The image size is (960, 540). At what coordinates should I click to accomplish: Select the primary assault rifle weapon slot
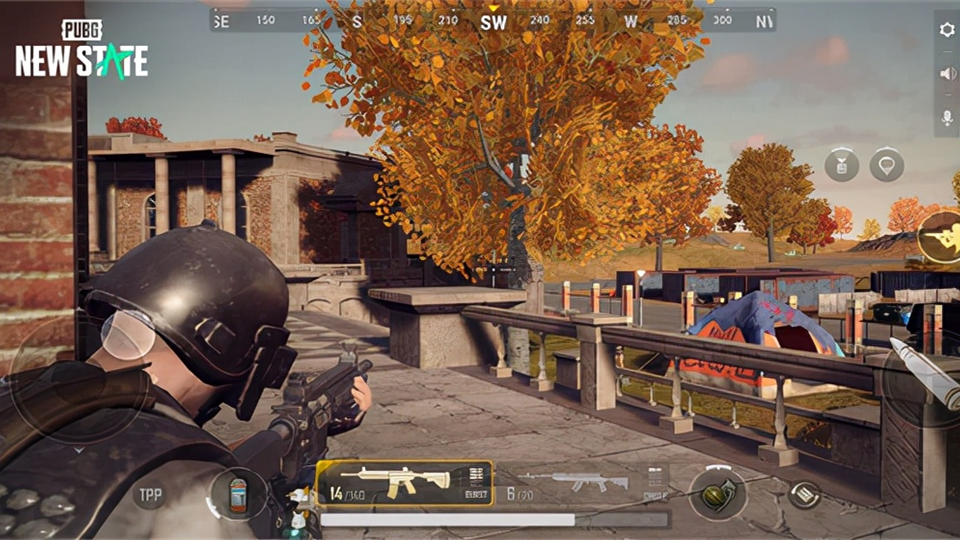coord(405,483)
